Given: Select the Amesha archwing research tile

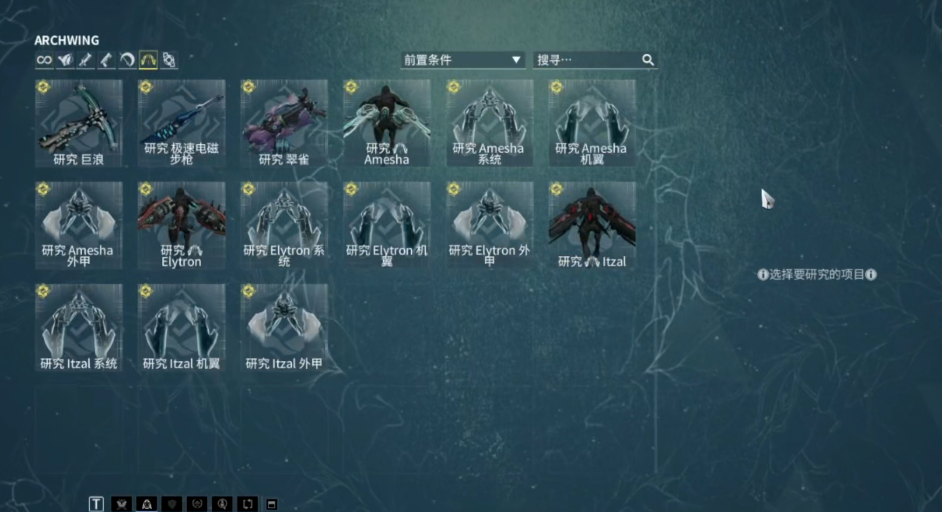Looking at the screenshot, I should (387, 123).
